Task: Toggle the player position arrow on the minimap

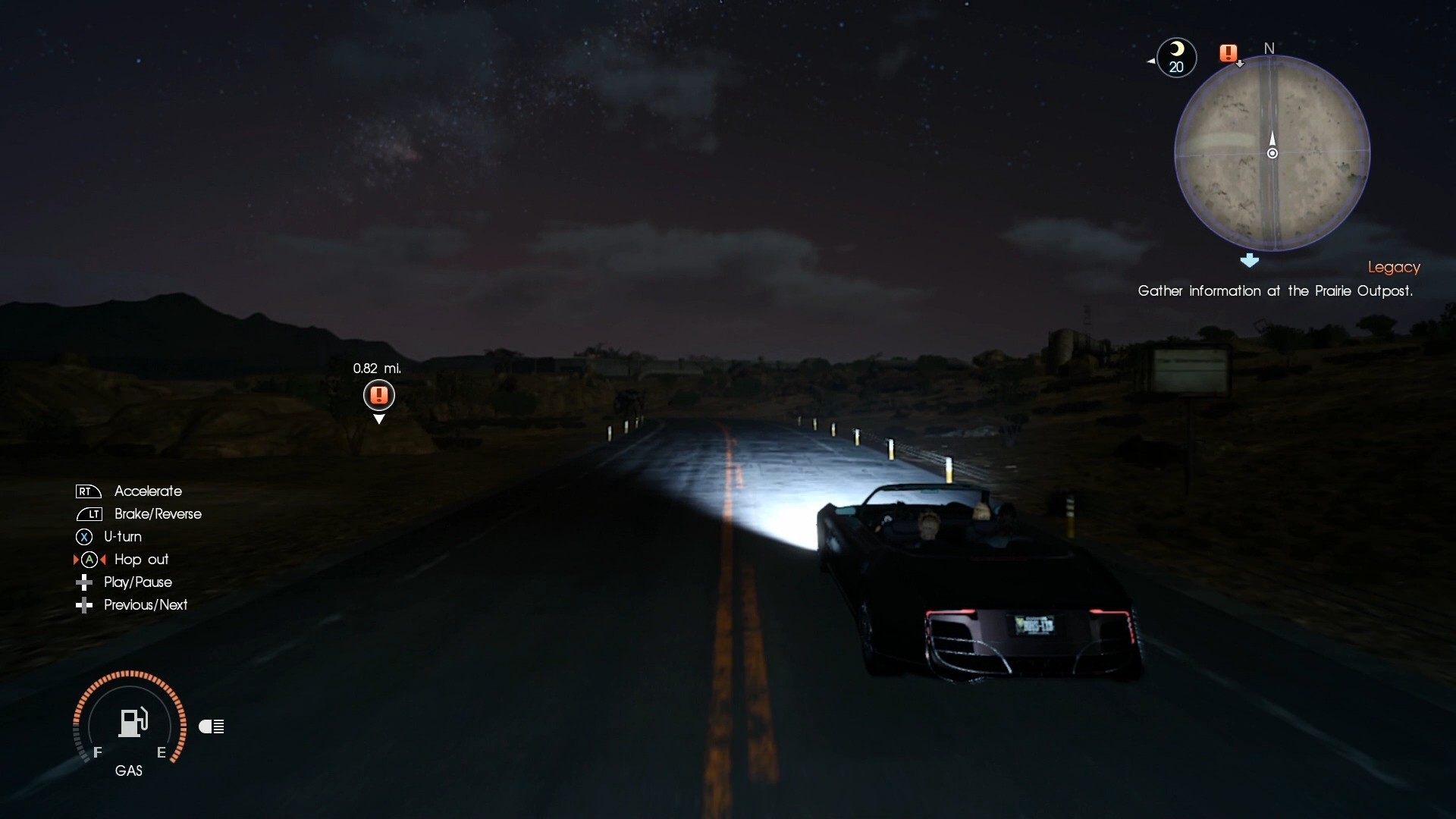Action: point(1272,140)
